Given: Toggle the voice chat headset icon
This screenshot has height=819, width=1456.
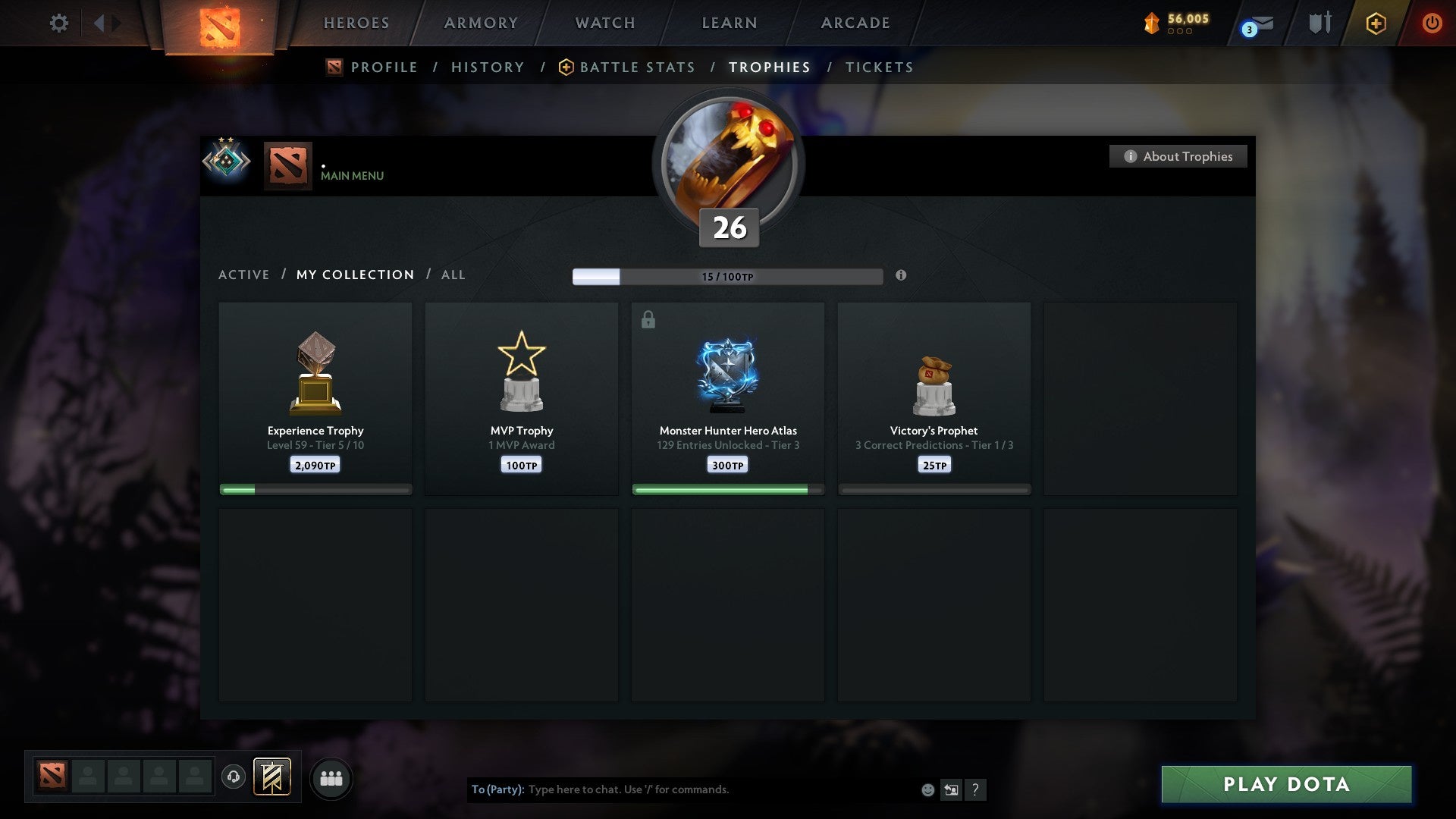Looking at the screenshot, I should pos(234,777).
